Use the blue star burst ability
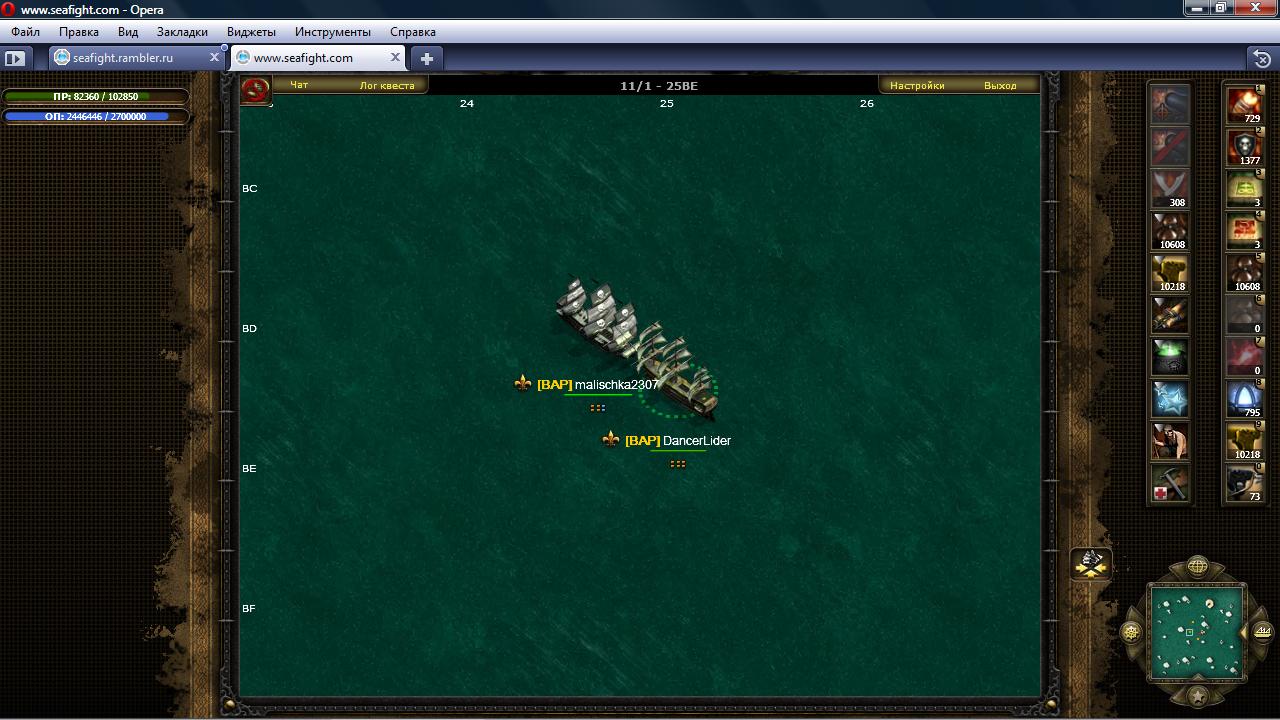 pos(1169,398)
